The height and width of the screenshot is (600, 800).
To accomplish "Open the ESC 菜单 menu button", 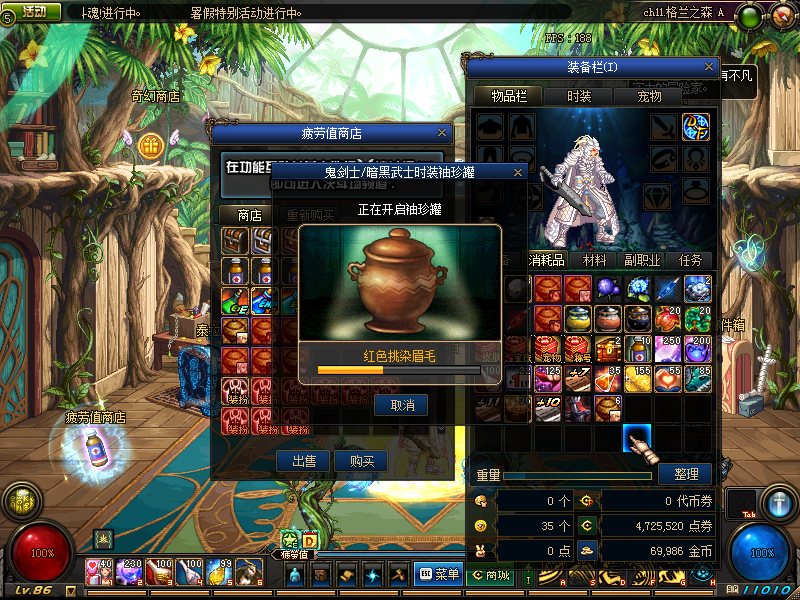I will point(439,574).
